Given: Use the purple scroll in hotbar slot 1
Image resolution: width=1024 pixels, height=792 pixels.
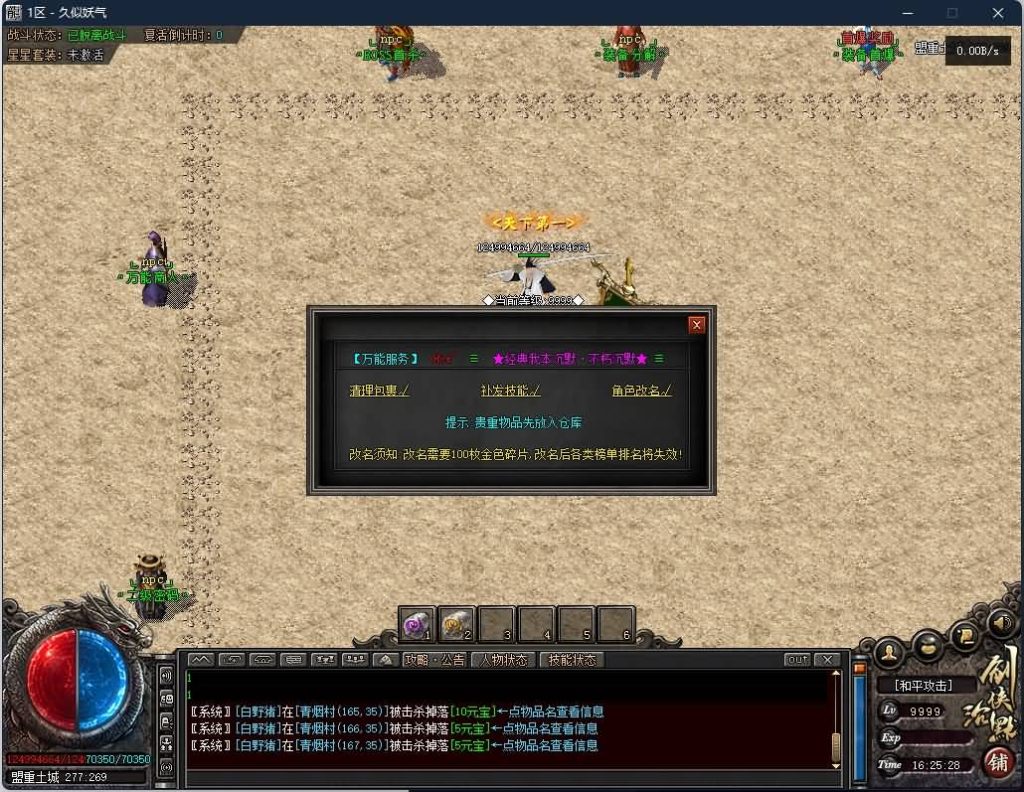Looking at the screenshot, I should 416,625.
